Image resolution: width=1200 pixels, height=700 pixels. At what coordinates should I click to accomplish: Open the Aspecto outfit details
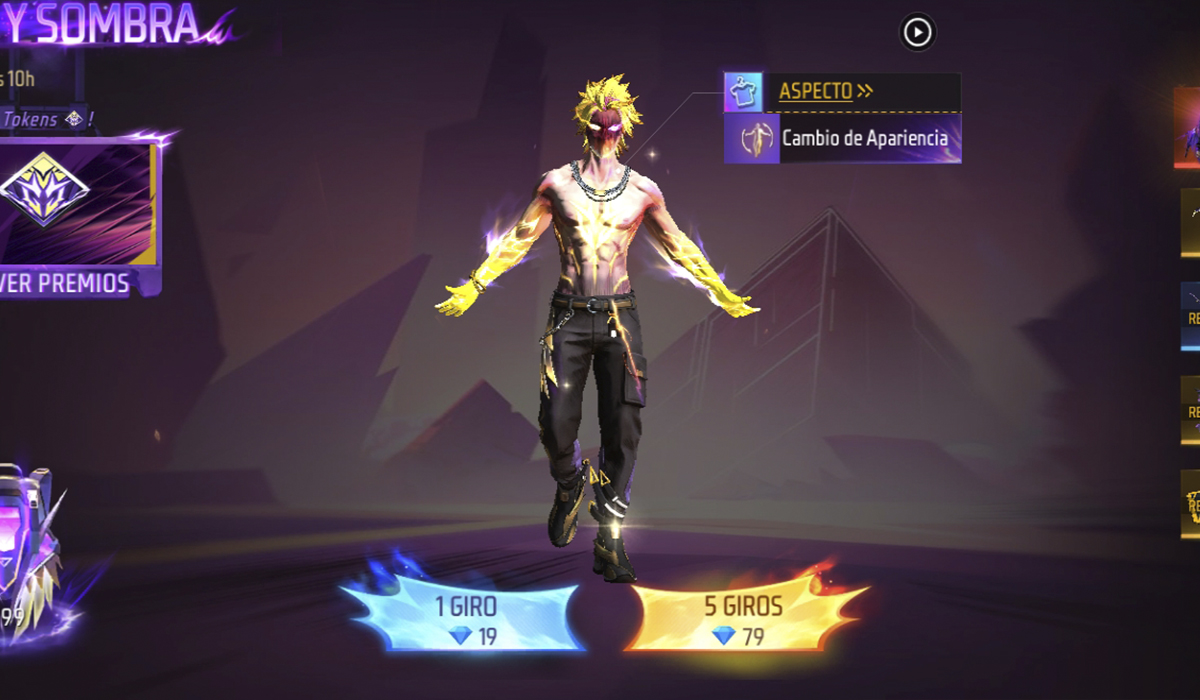[825, 91]
